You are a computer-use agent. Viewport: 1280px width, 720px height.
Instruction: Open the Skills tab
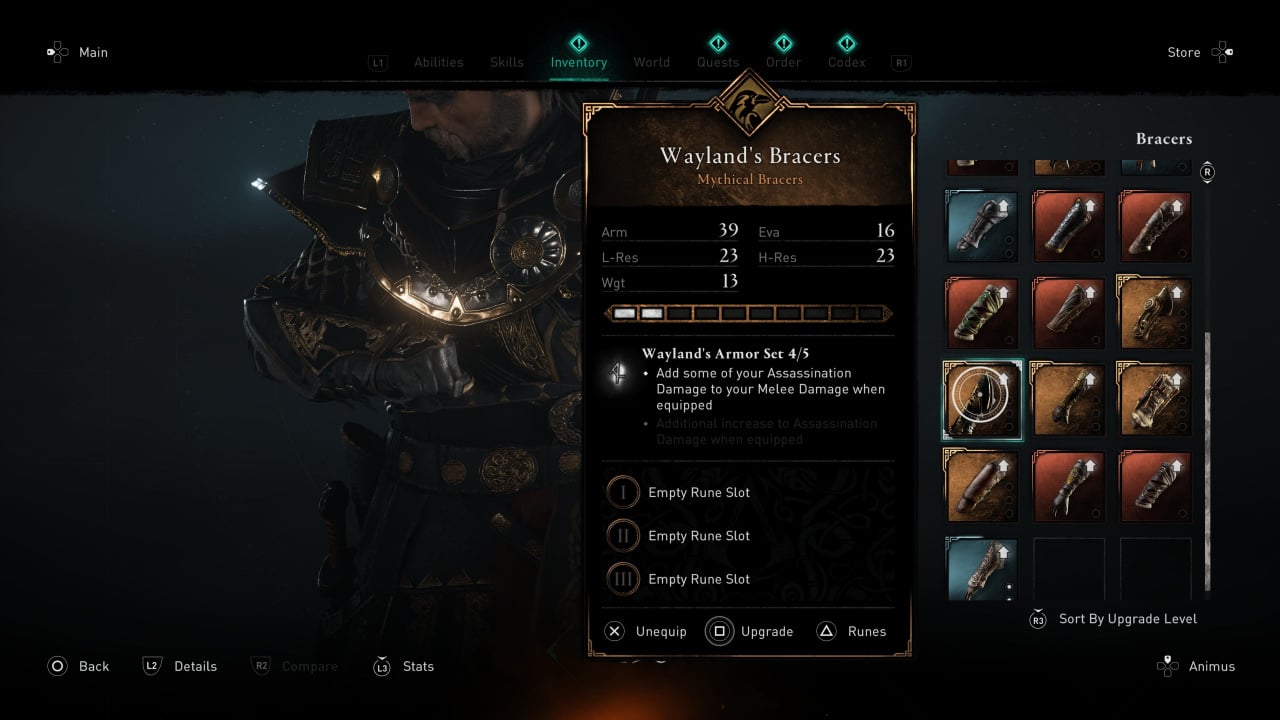[x=507, y=62]
